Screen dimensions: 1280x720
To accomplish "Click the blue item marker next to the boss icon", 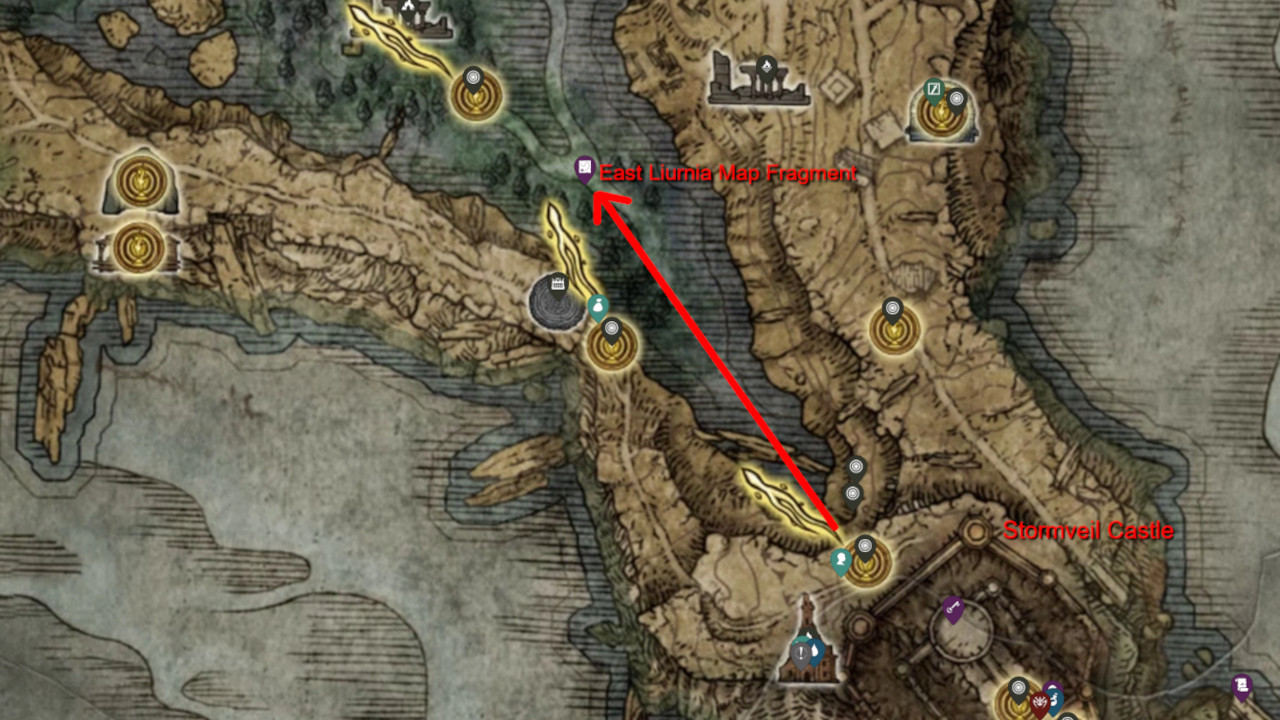I will (x=1057, y=701).
